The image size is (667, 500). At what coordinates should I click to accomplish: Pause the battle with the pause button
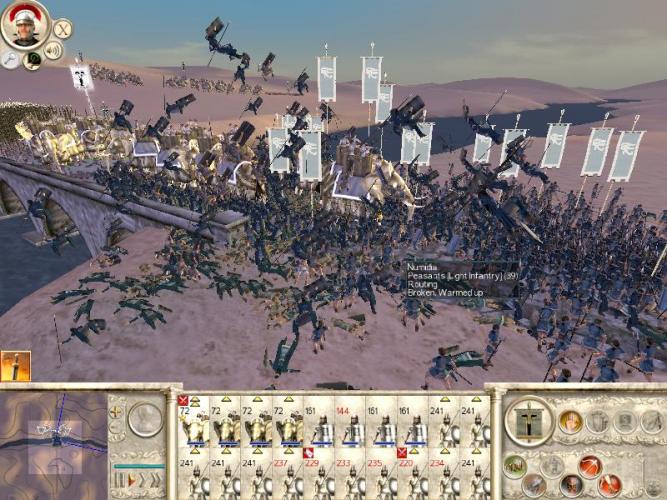pos(119,480)
